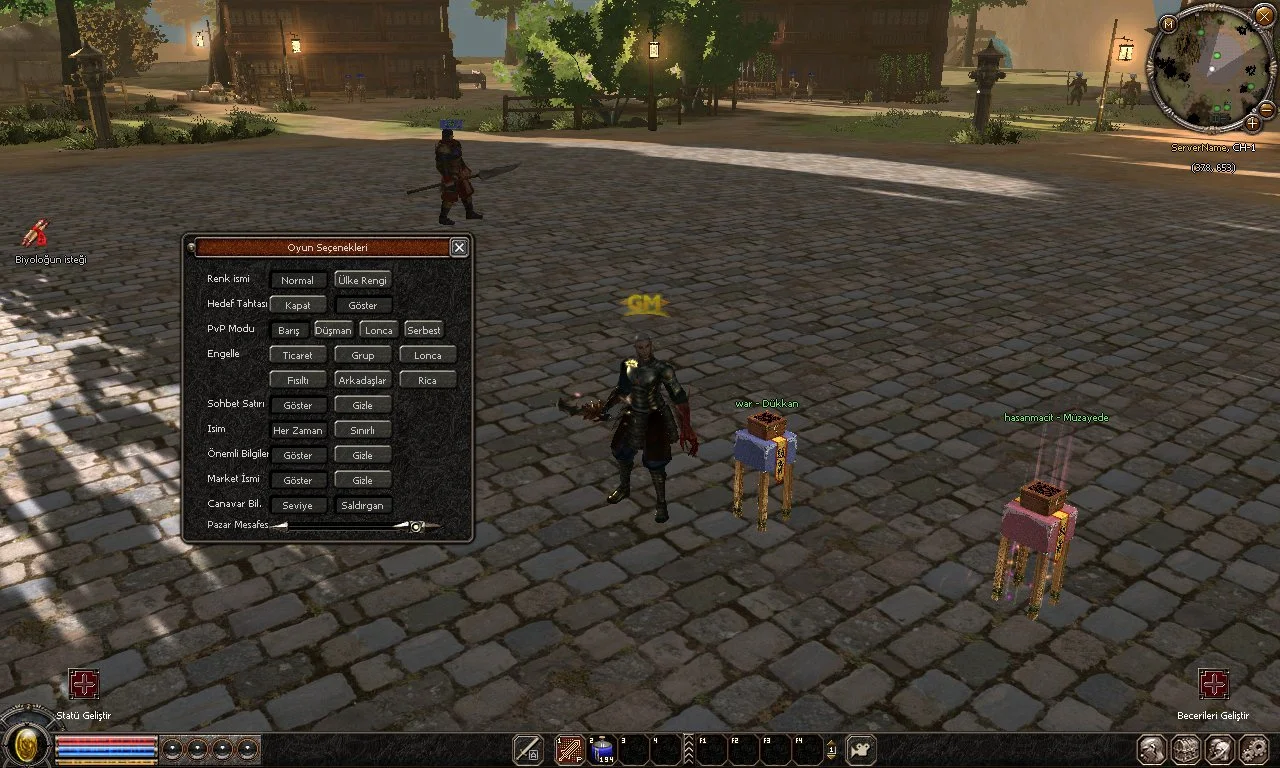Zoom in the minimap with plus button

1253,123
